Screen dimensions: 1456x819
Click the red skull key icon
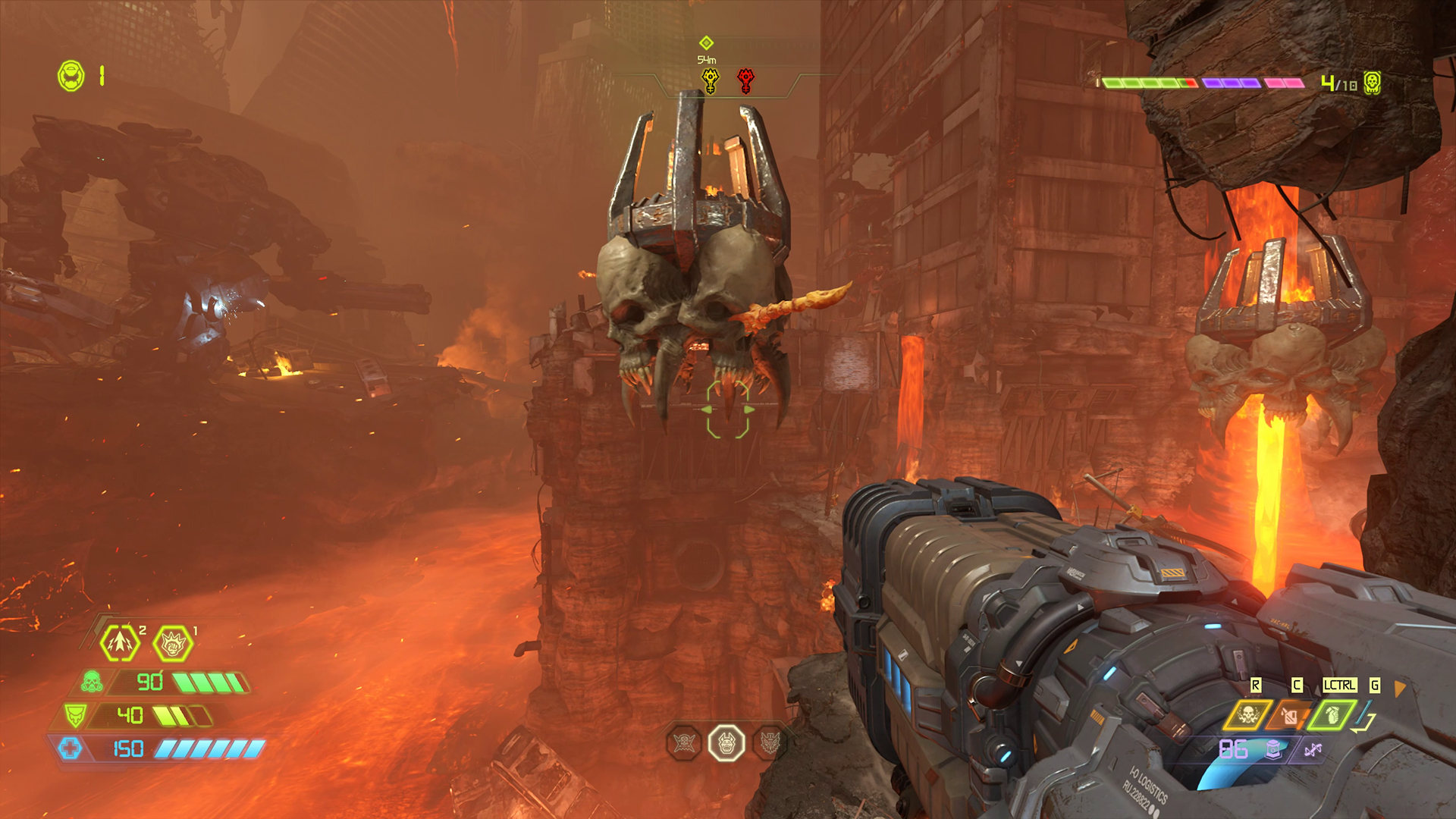pyautogui.click(x=746, y=80)
